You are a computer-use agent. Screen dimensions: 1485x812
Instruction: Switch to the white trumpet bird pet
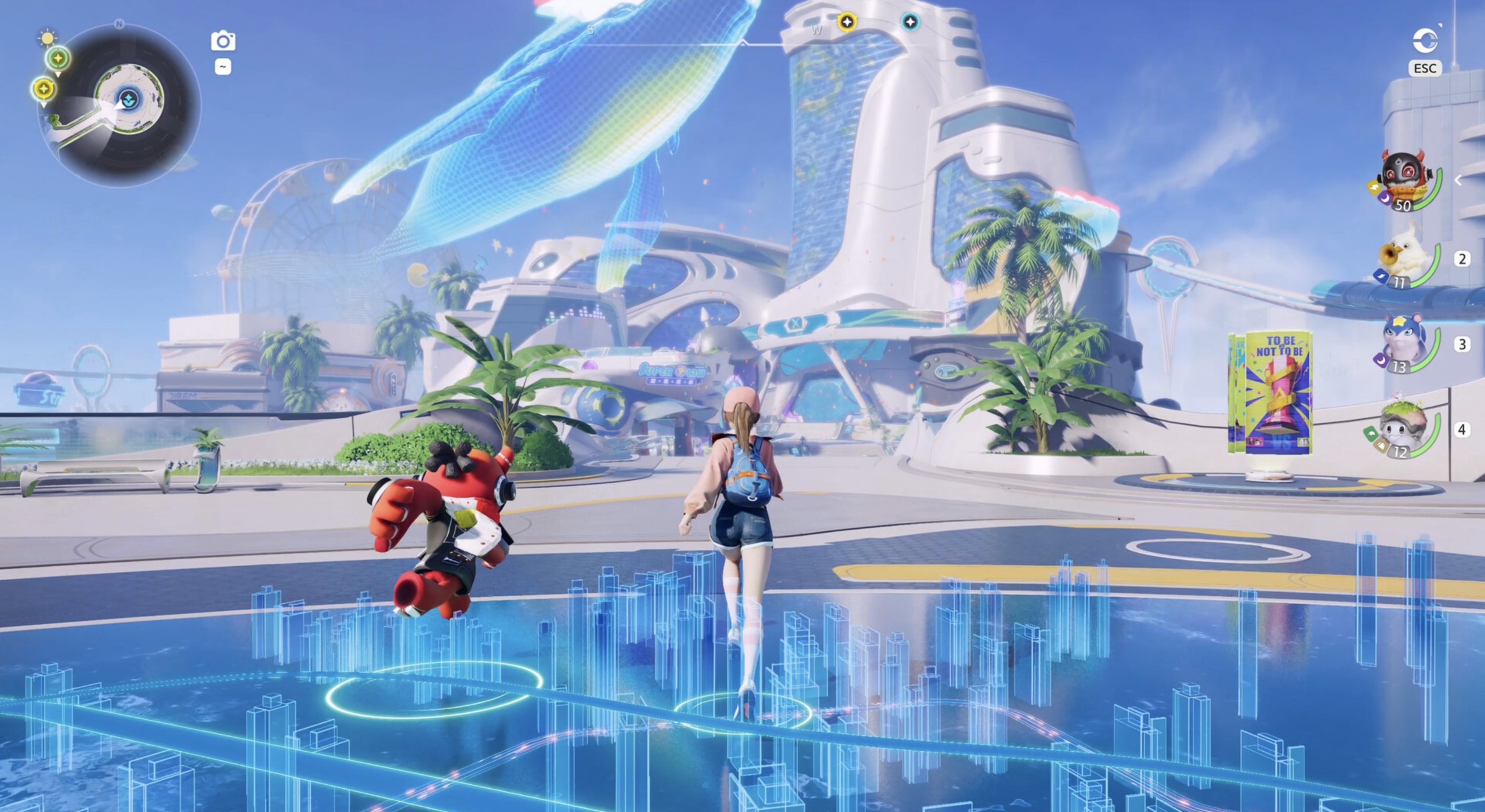tap(1406, 262)
